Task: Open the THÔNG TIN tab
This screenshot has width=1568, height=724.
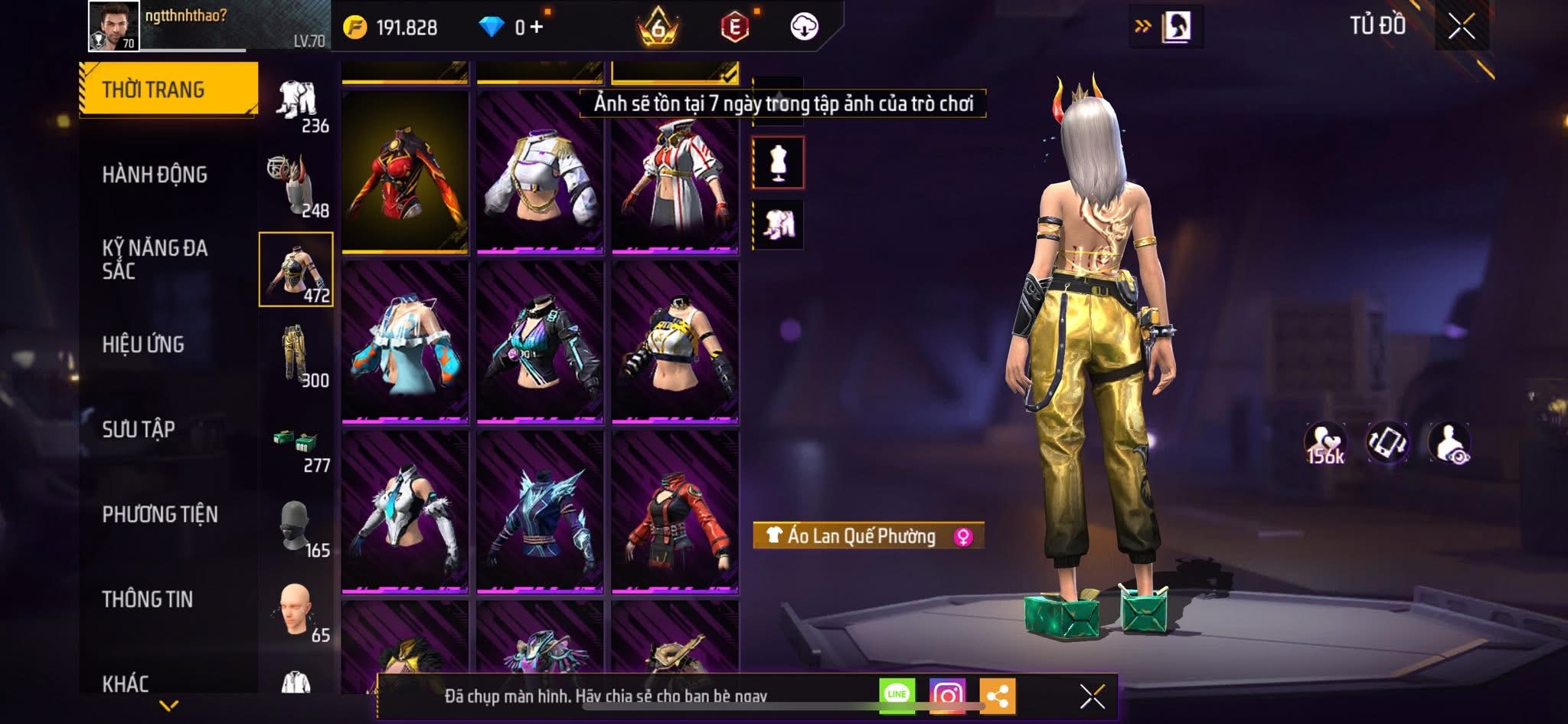Action: (x=148, y=599)
